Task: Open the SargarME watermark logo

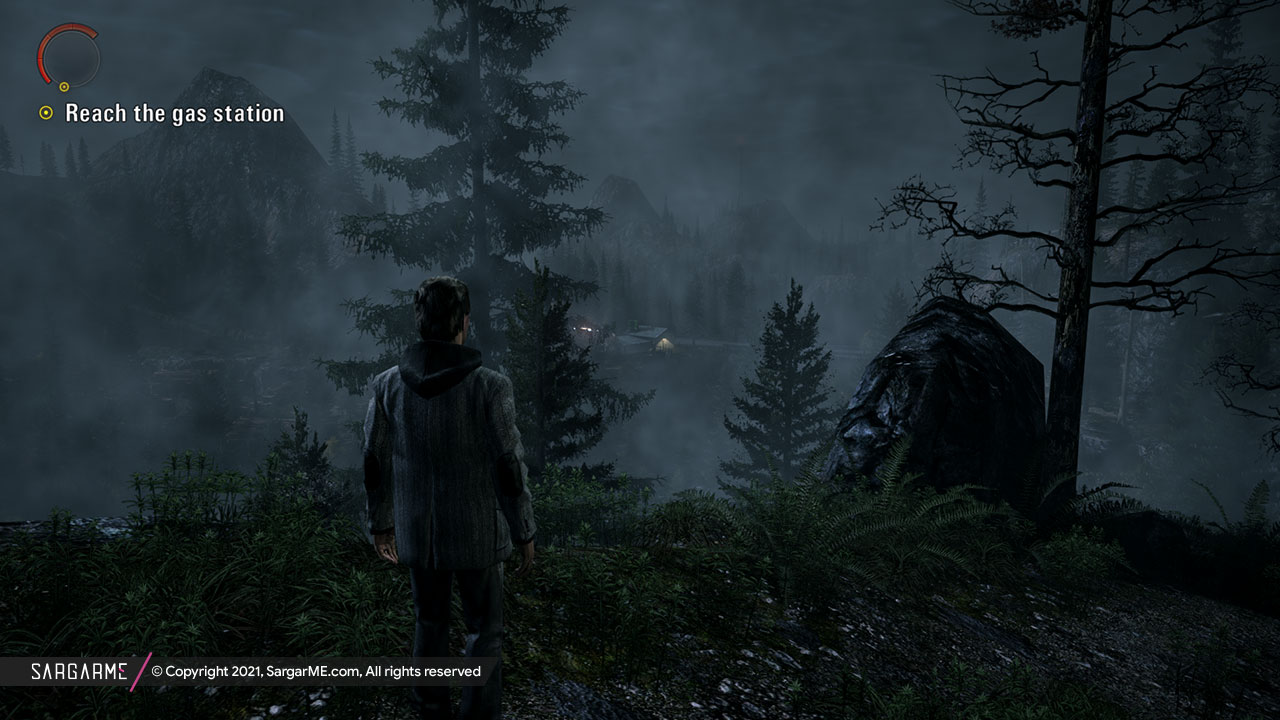Action: (x=78, y=671)
